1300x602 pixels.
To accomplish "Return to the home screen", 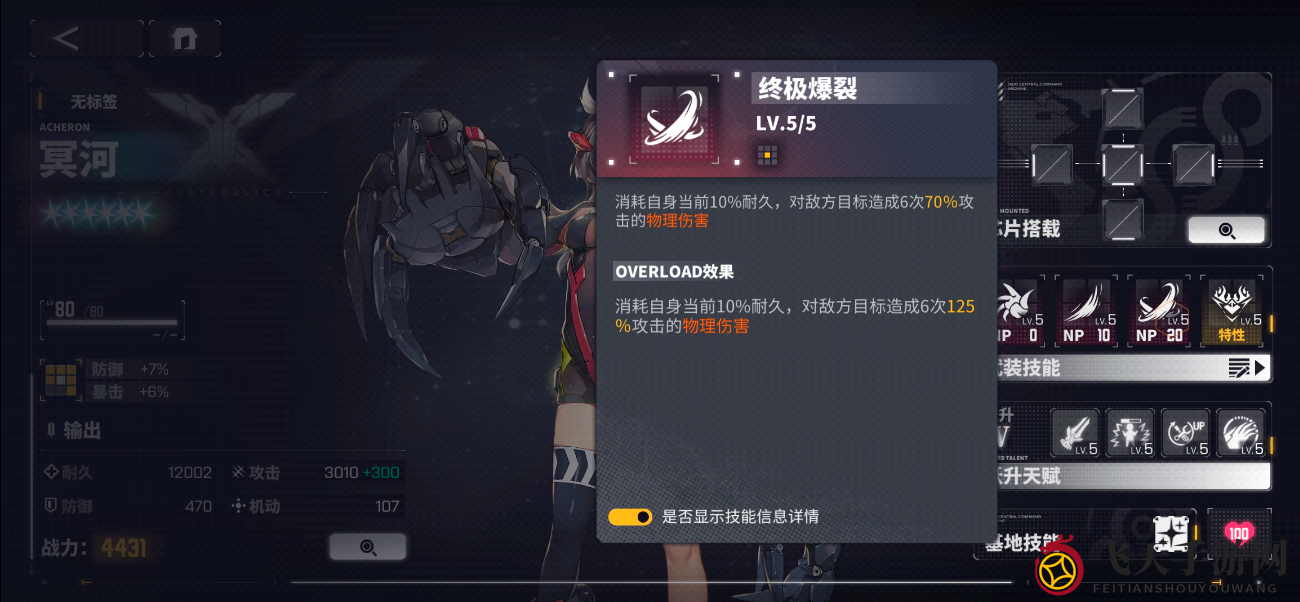I will click(x=184, y=39).
